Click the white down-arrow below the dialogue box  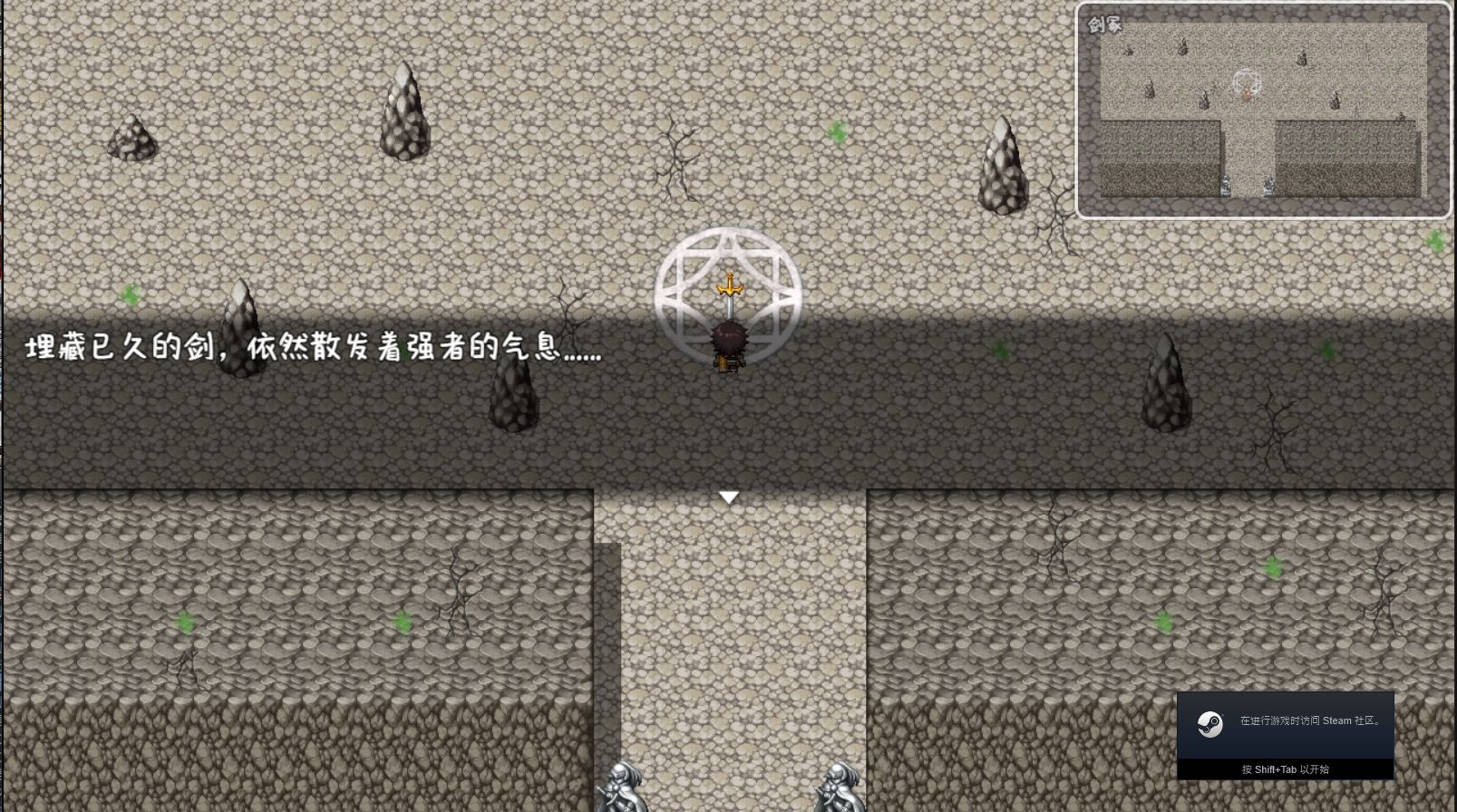click(730, 497)
